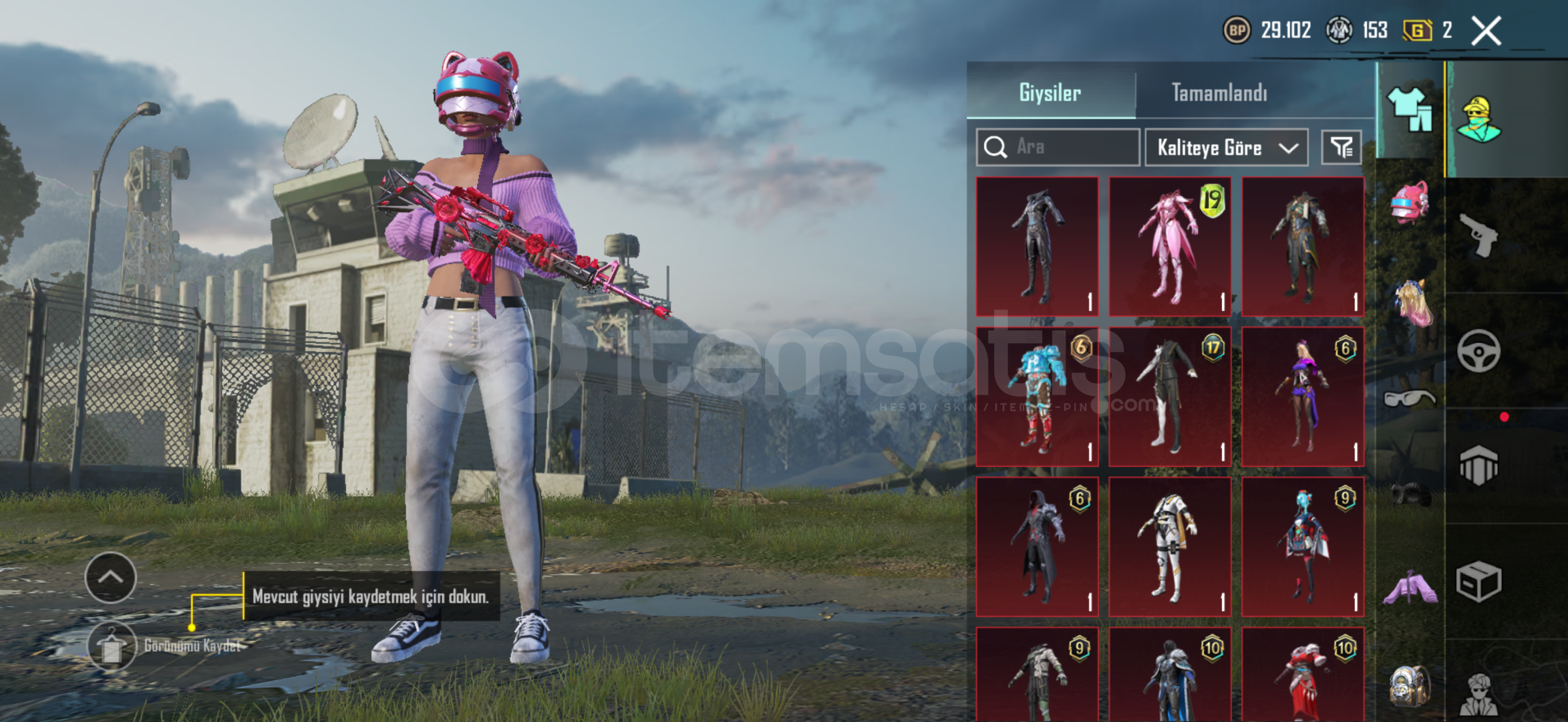The image size is (1568, 722).
Task: Select the white and gold suit outfit
Action: [x=1169, y=546]
